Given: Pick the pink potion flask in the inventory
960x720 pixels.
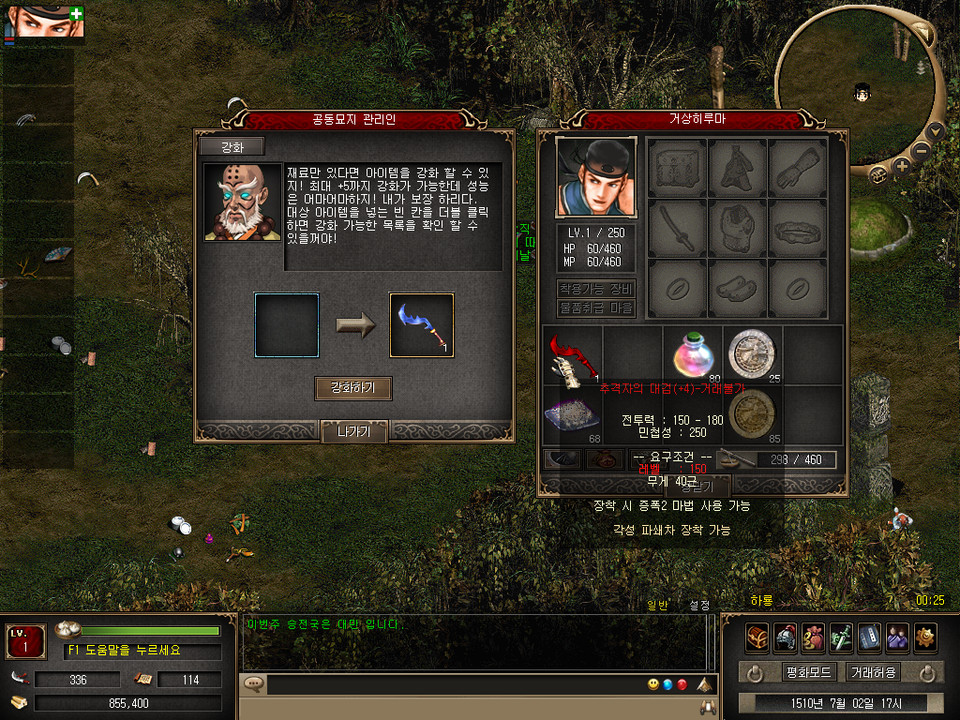Looking at the screenshot, I should pyautogui.click(x=692, y=354).
